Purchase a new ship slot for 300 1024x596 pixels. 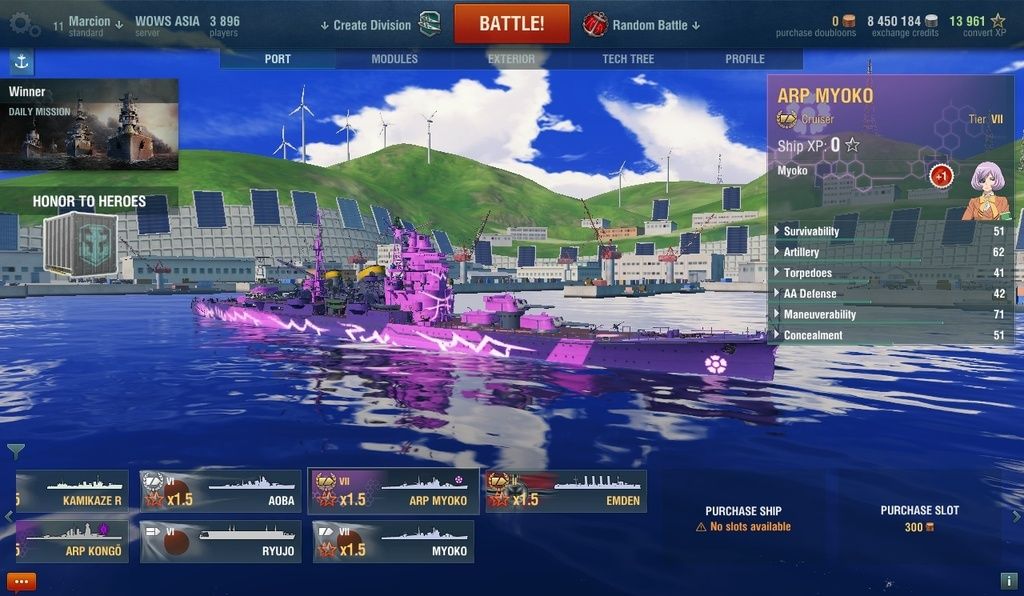tap(919, 518)
